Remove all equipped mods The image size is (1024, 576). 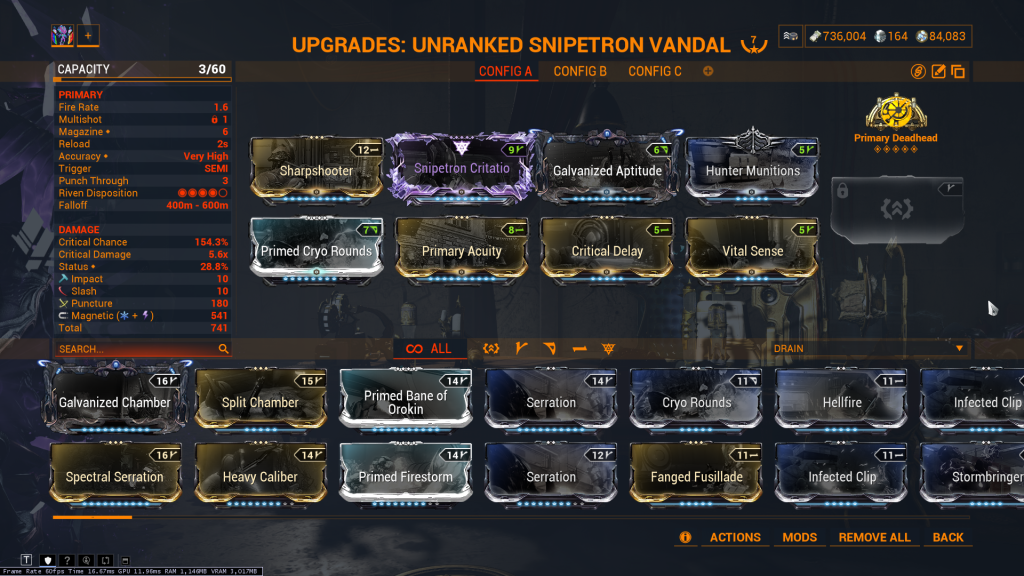(x=874, y=537)
